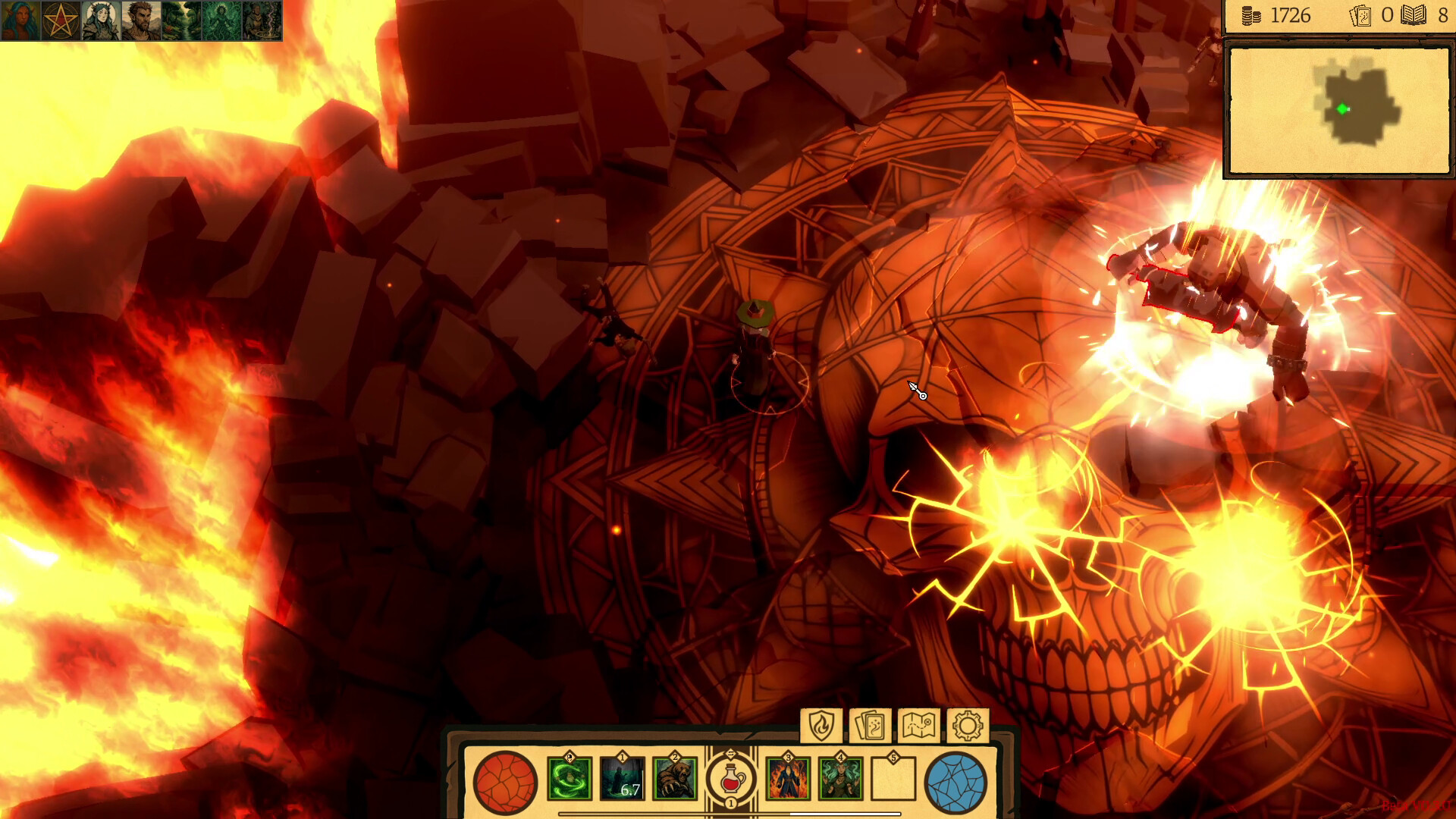This screenshot has width=1456, height=819.
Task: Select the glowing green spirit card
Action: [x=221, y=20]
